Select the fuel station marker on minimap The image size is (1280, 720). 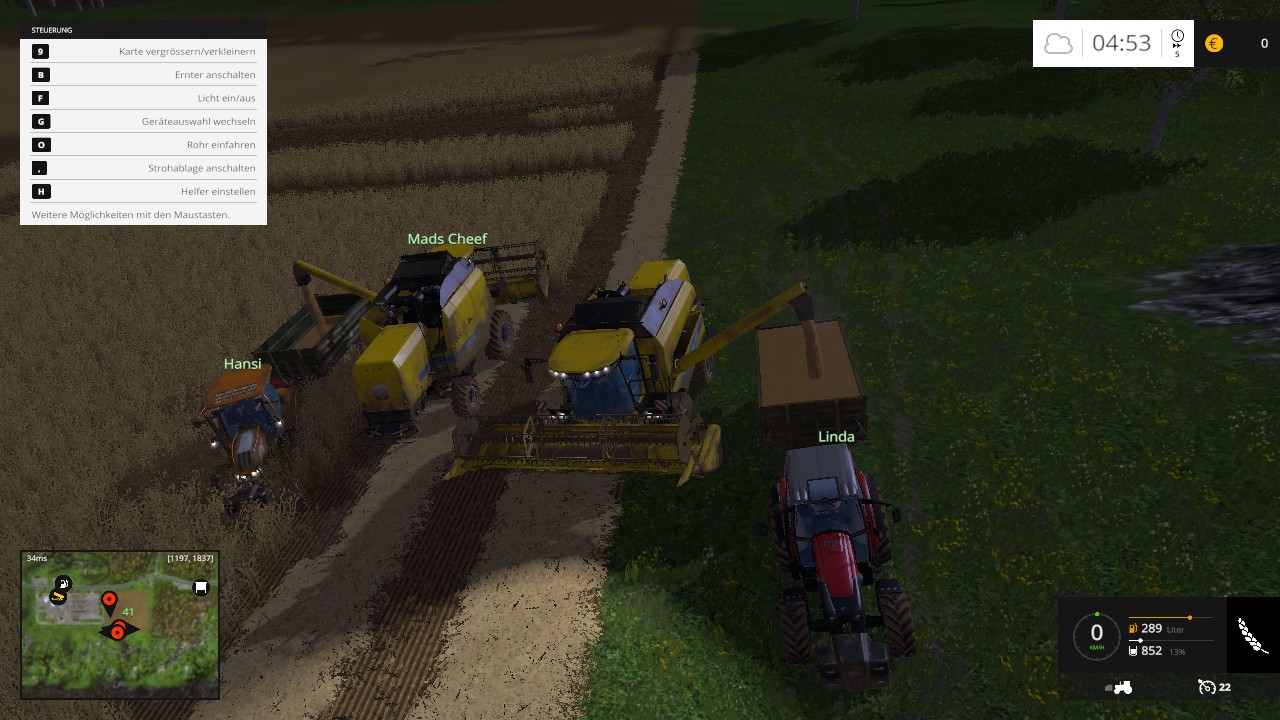[63, 583]
